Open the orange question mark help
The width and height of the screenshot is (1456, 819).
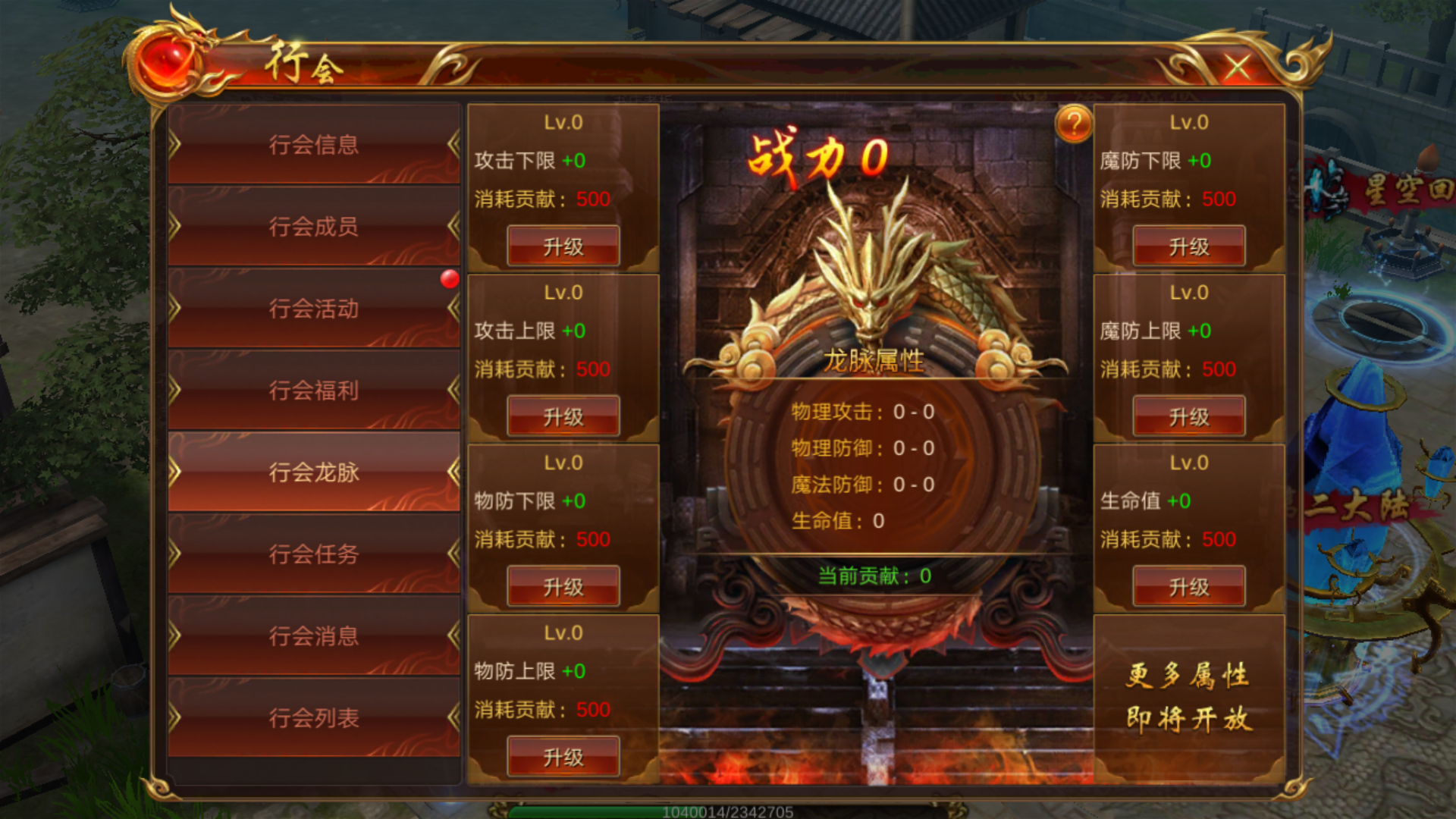pos(1074,124)
